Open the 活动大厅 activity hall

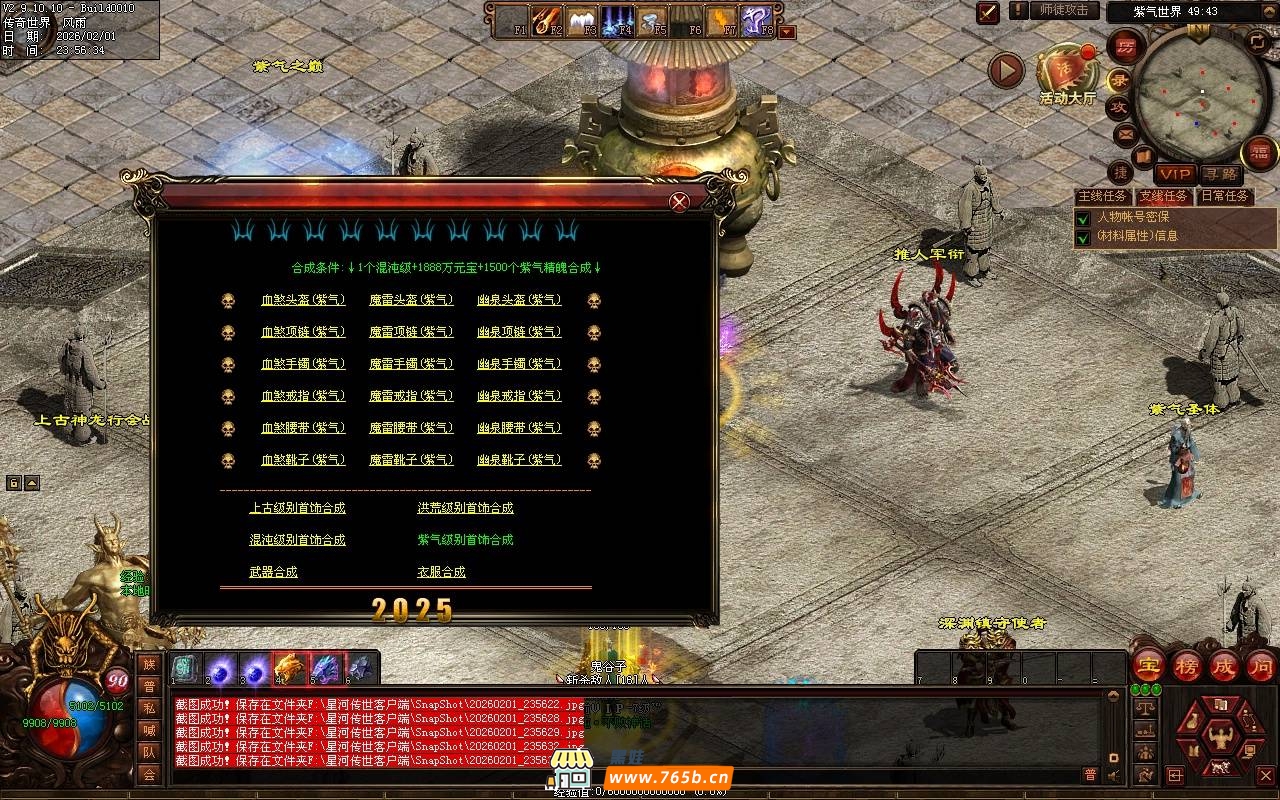[1067, 73]
